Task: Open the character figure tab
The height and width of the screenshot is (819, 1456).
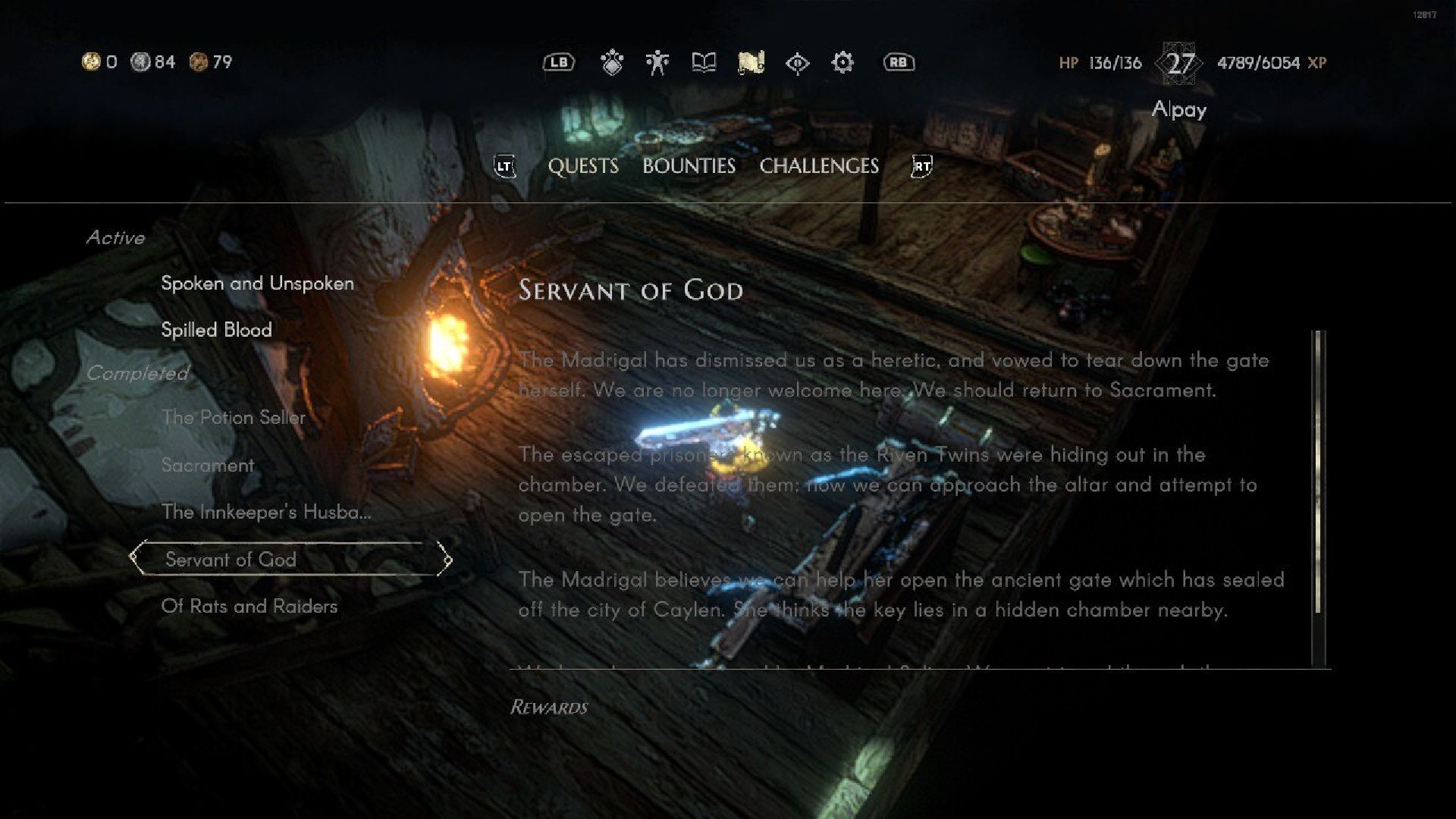Action: tap(657, 63)
